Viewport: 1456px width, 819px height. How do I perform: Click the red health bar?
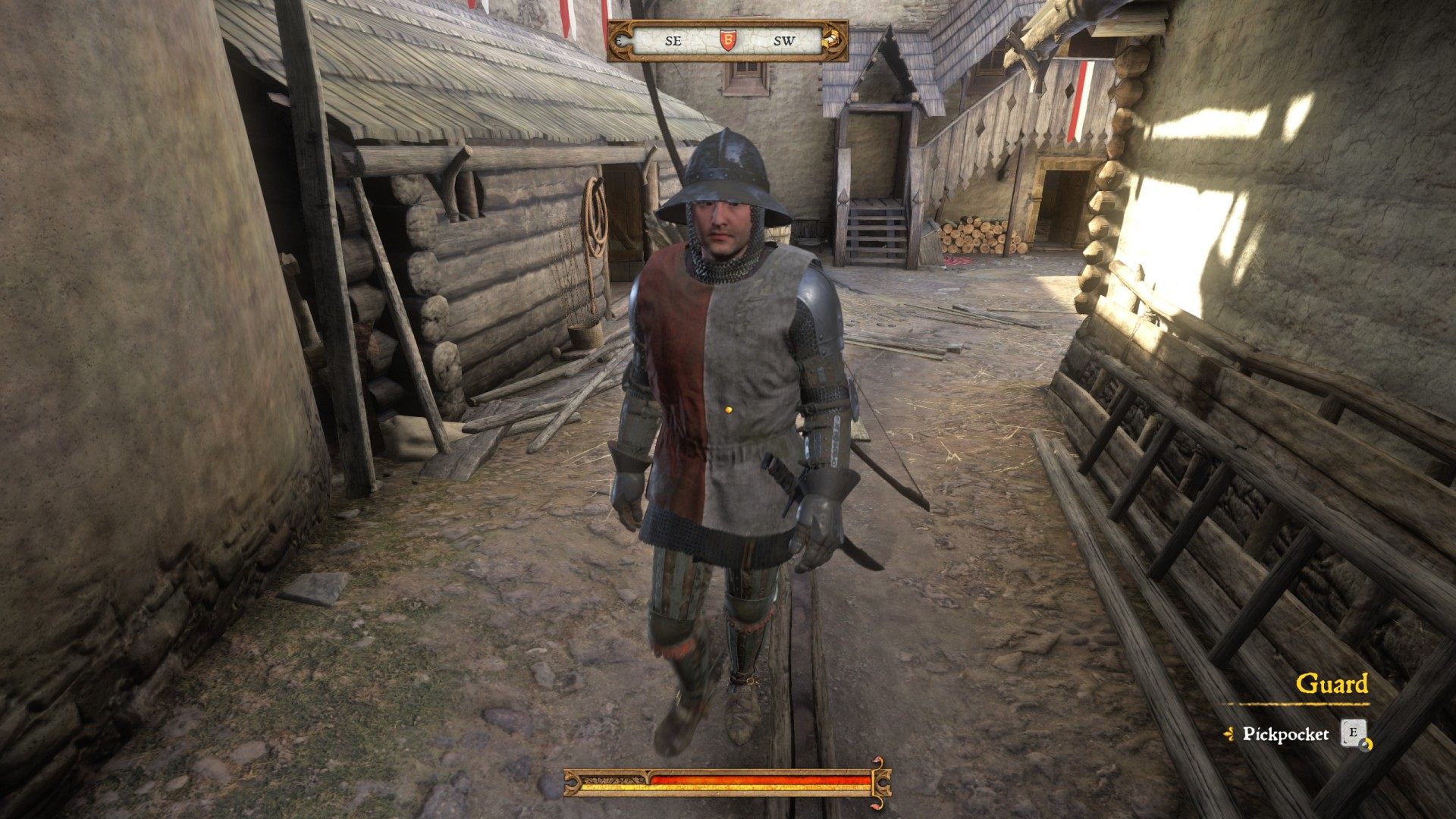point(758,780)
